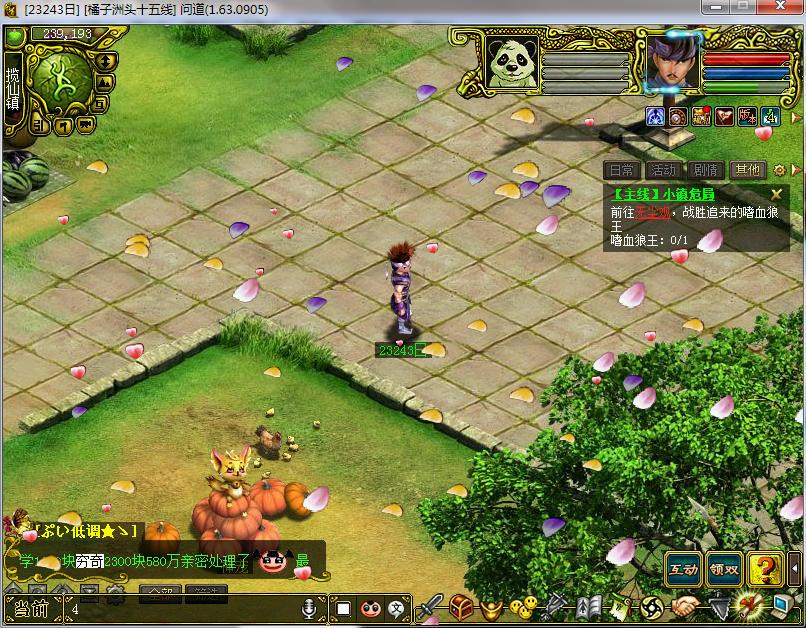This screenshot has width=806, height=628.
Task: Close the 小镇危局 quest tracker
Action: click(776, 194)
